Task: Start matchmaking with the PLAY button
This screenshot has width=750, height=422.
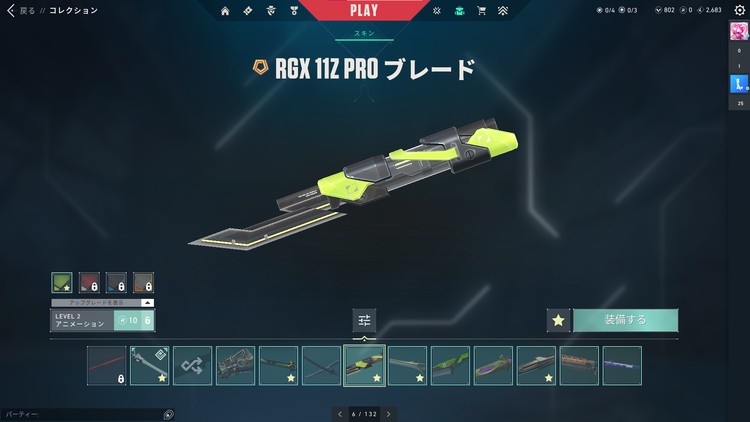Action: click(x=363, y=10)
